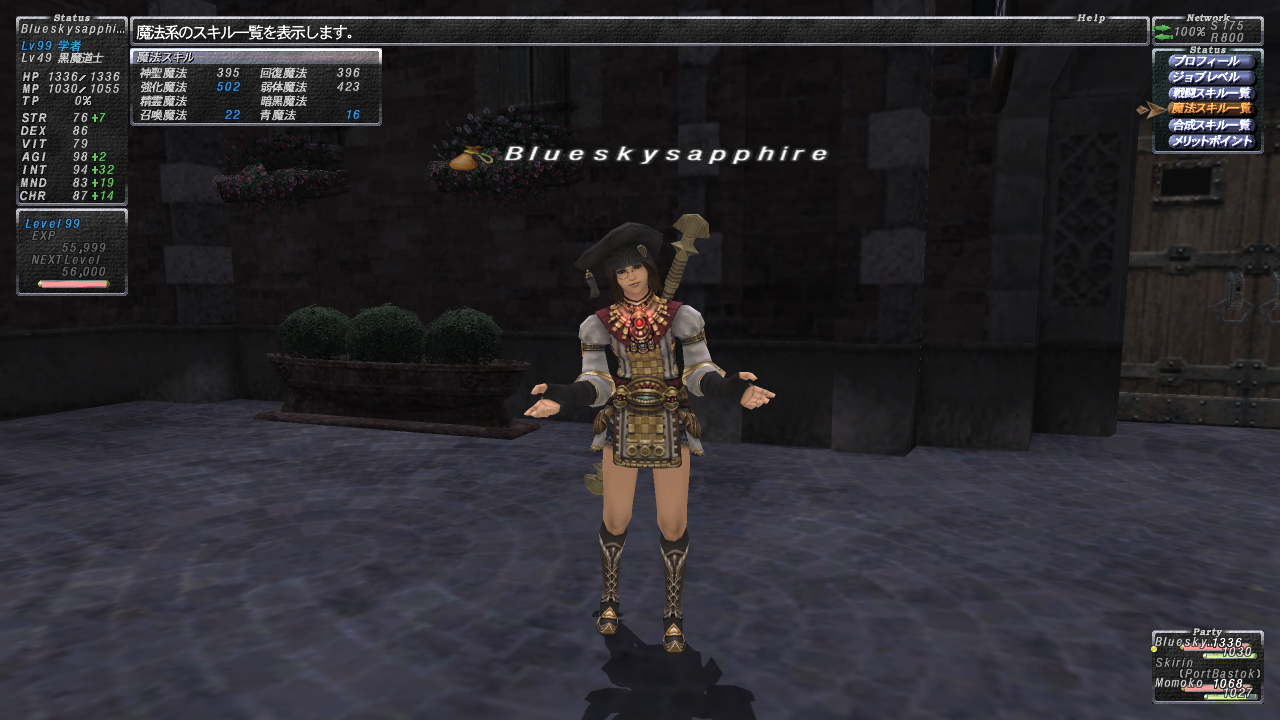Open the プロフィール status entry
Image resolution: width=1280 pixels, height=720 pixels.
pos(1210,61)
